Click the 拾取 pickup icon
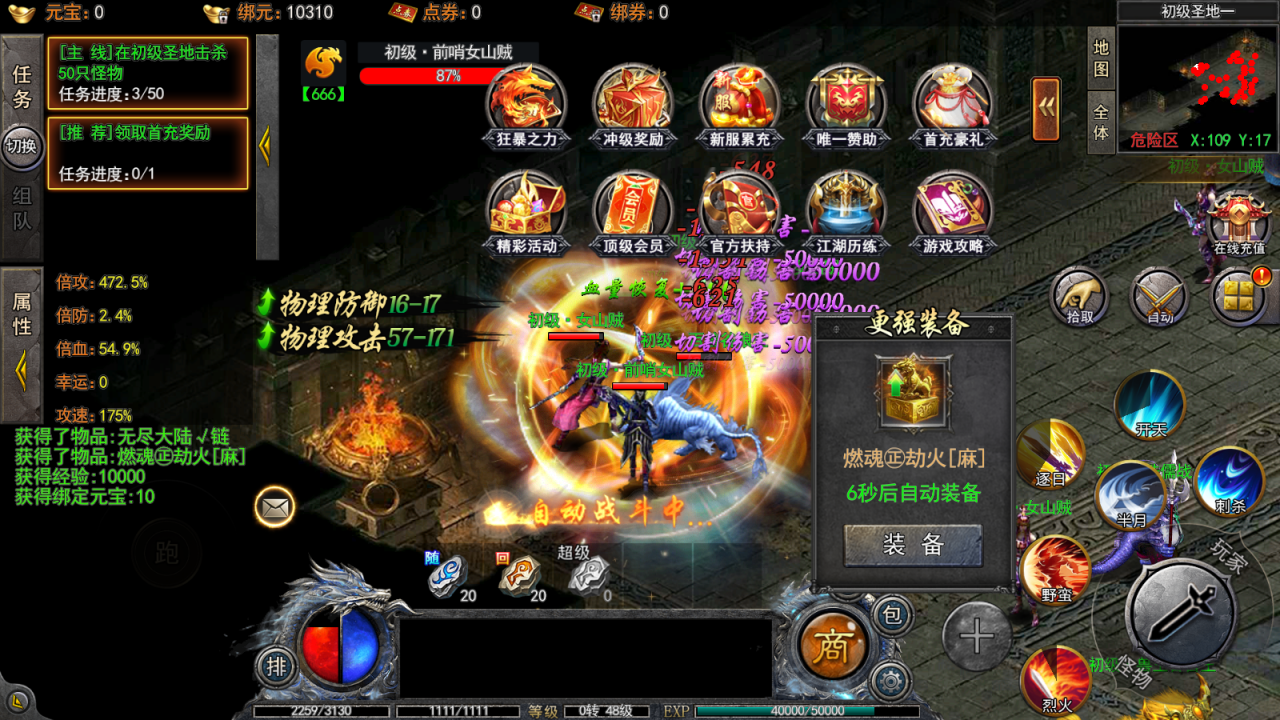 [x=1078, y=295]
